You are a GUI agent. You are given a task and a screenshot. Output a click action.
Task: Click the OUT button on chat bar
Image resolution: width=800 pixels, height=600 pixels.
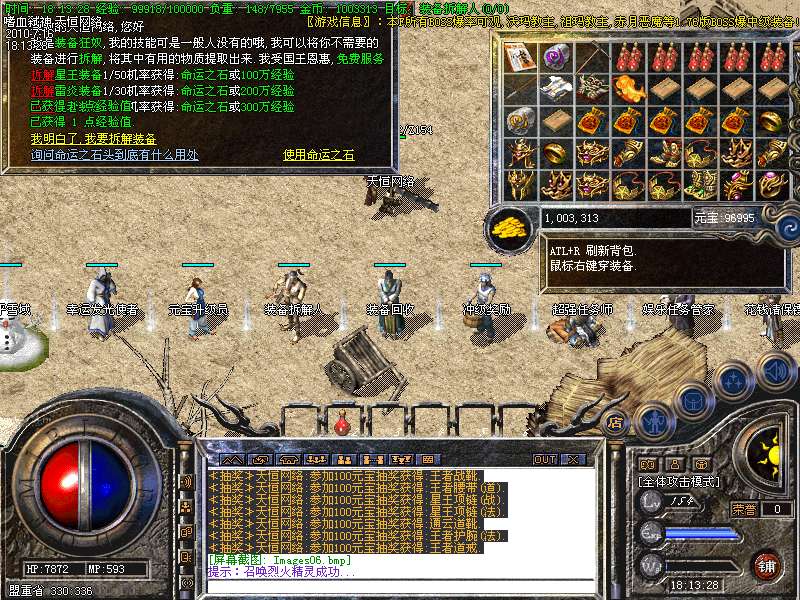[x=544, y=459]
